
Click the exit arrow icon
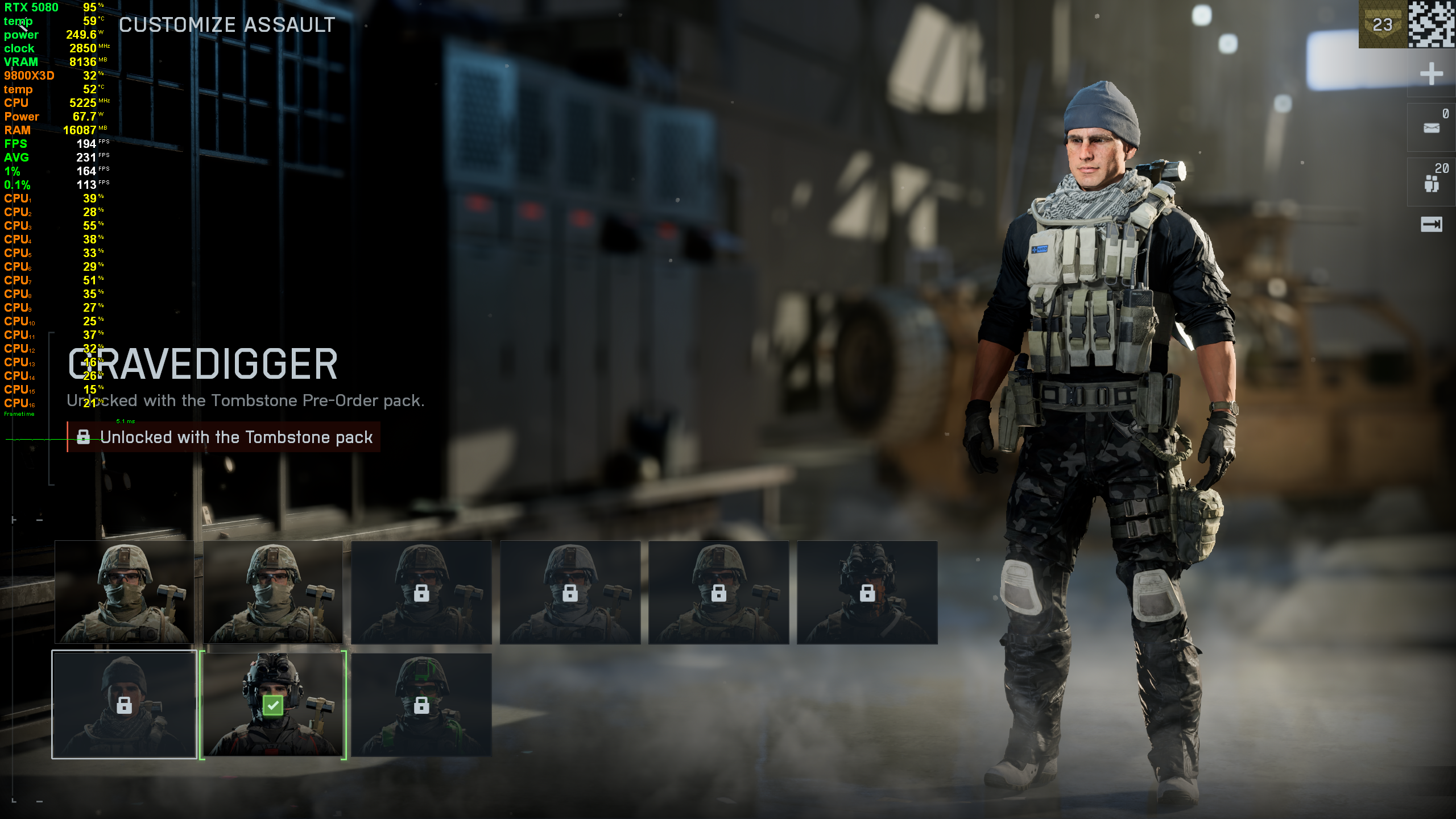point(1431,224)
